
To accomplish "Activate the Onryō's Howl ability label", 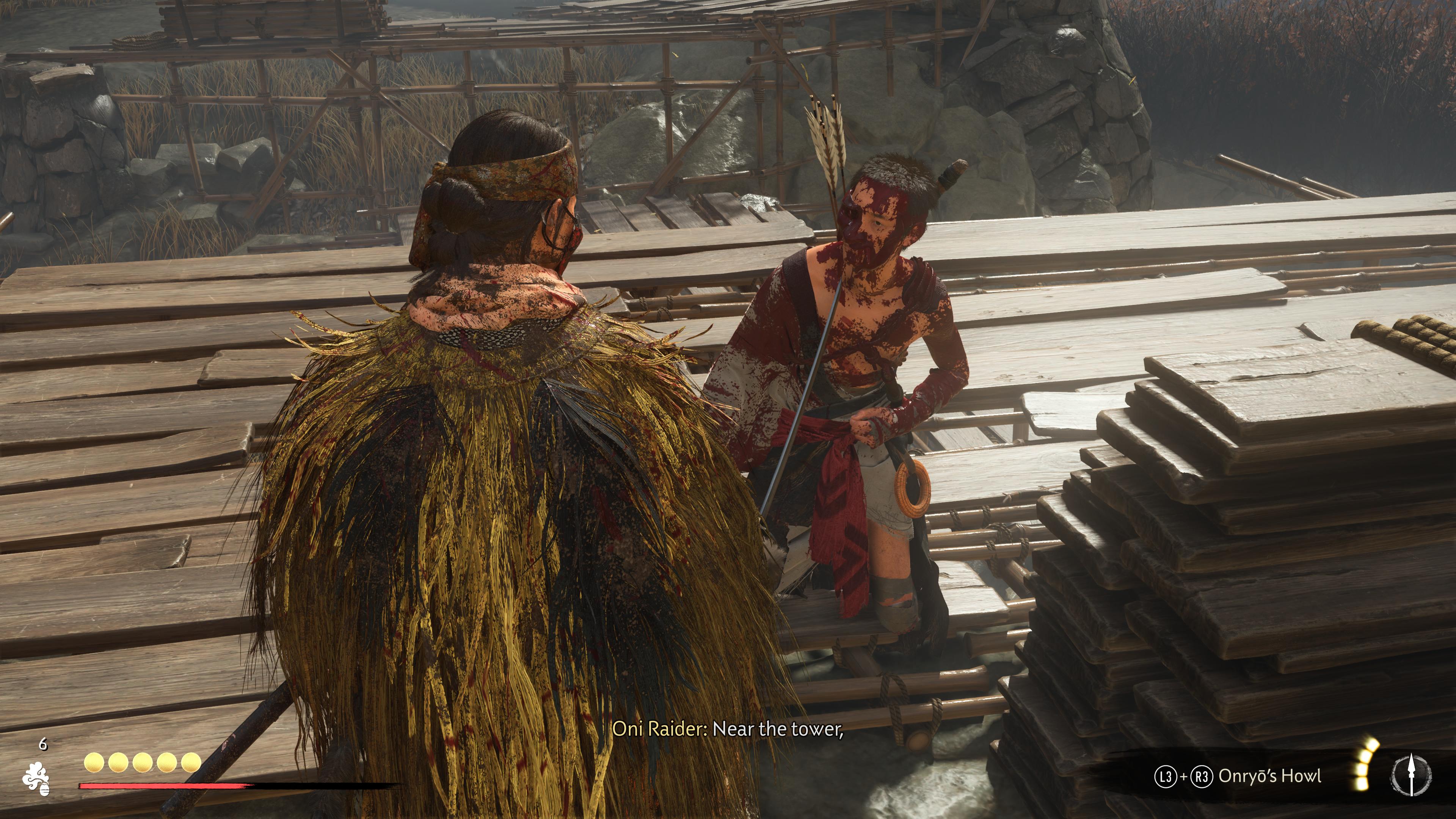I will click(1269, 776).
